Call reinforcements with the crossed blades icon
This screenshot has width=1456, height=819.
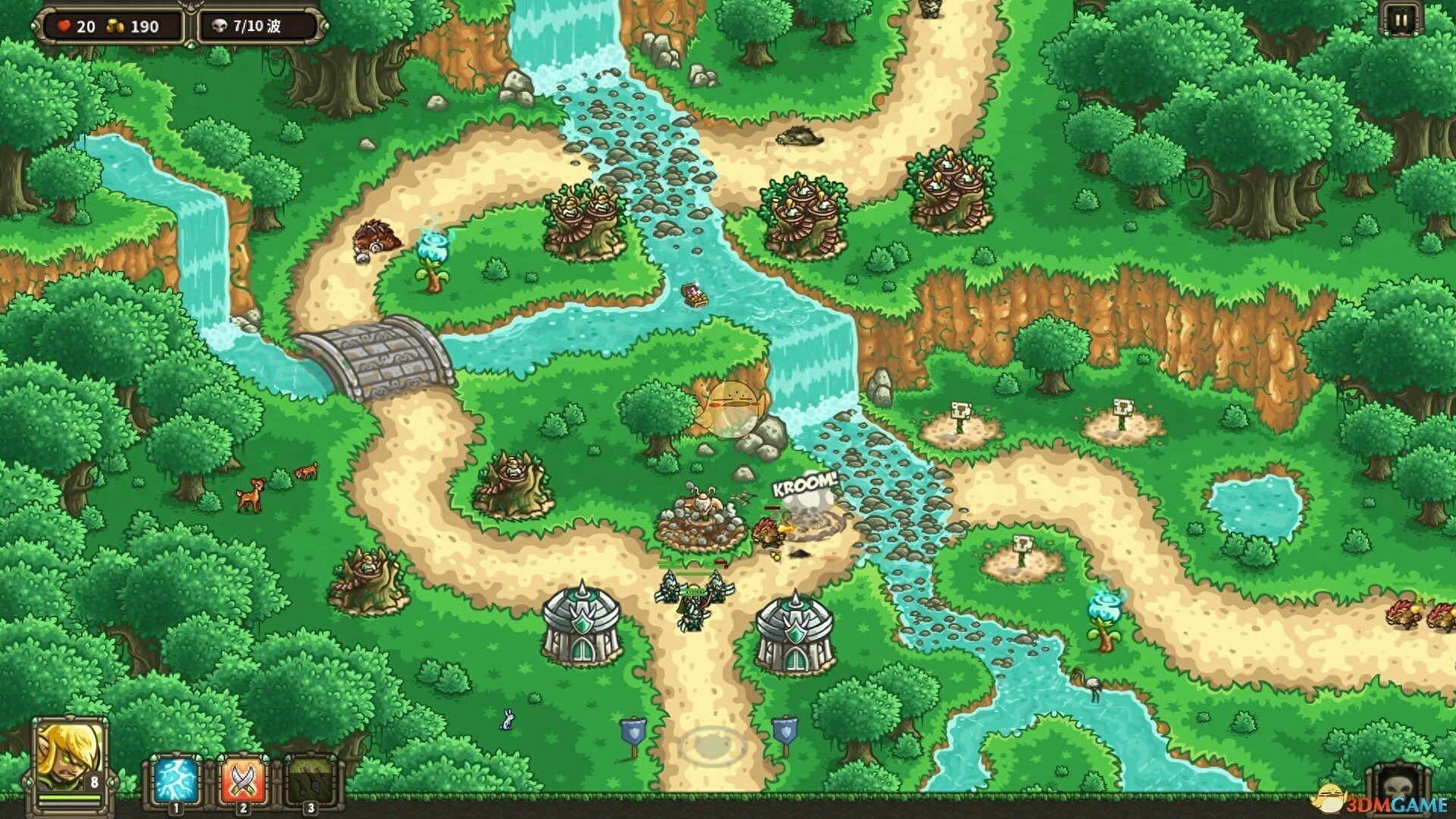coord(243,780)
